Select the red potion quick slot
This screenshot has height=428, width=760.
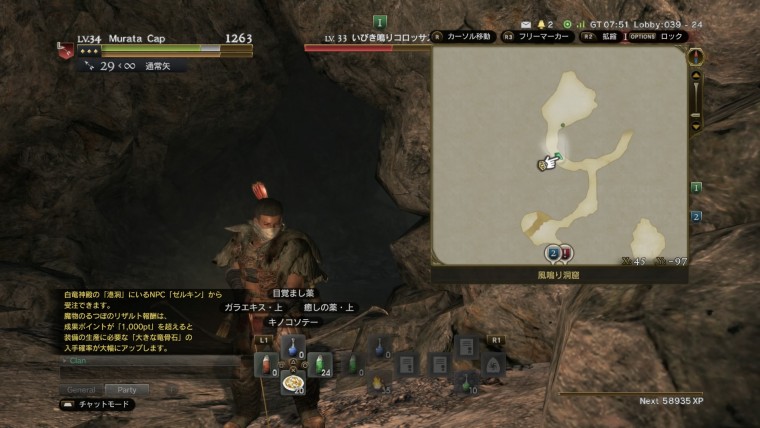tap(265, 366)
